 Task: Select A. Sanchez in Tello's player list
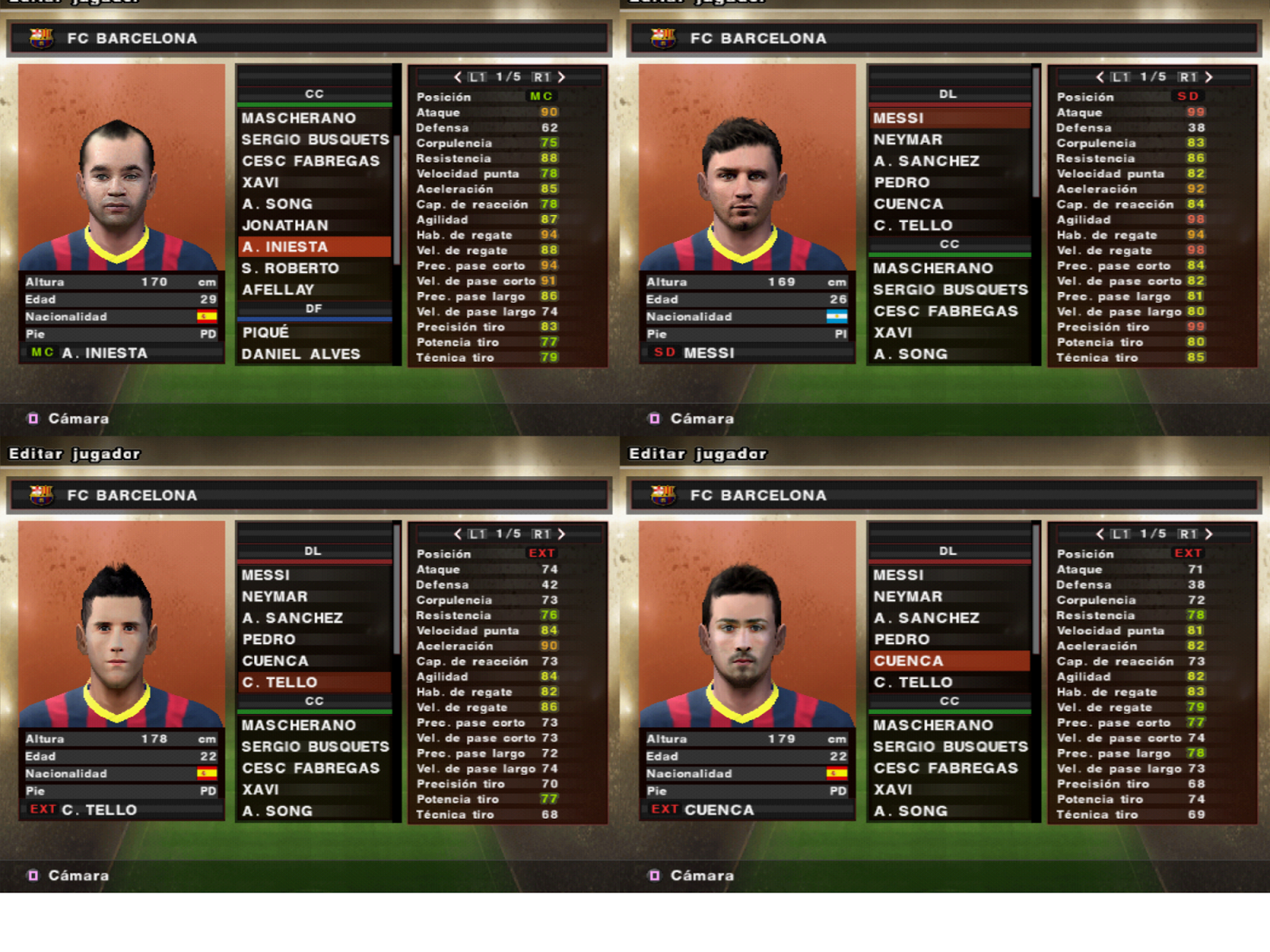click(294, 617)
